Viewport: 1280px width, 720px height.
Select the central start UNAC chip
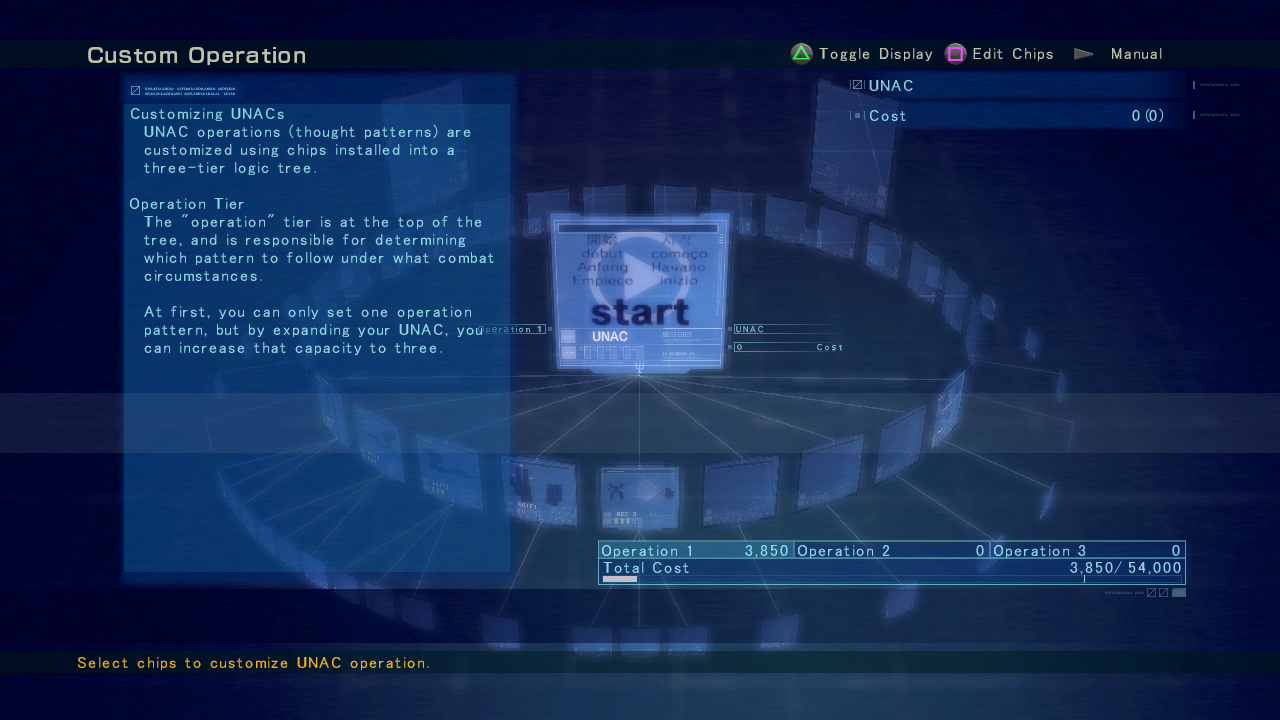tap(640, 290)
